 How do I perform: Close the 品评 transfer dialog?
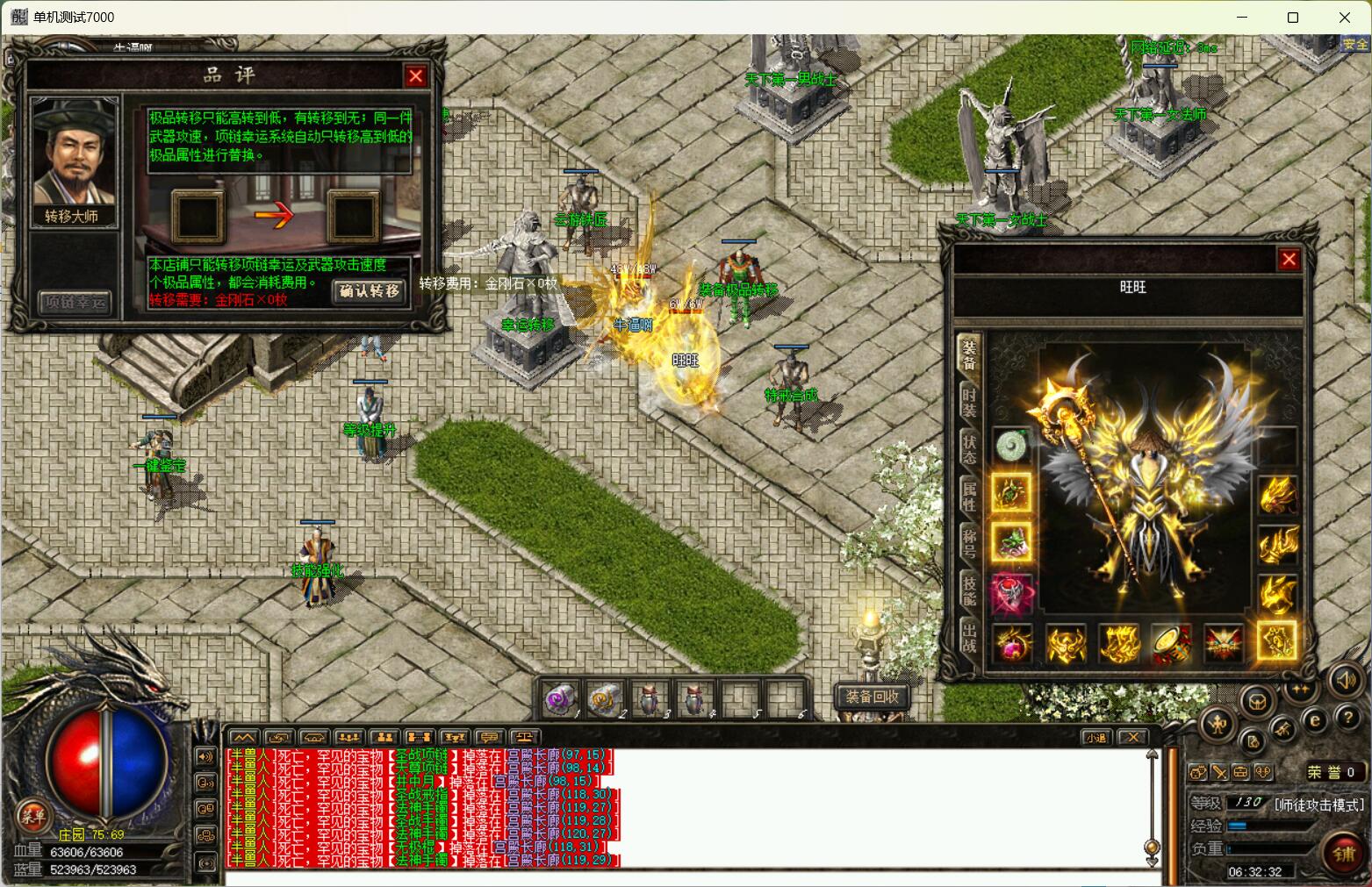pyautogui.click(x=415, y=76)
